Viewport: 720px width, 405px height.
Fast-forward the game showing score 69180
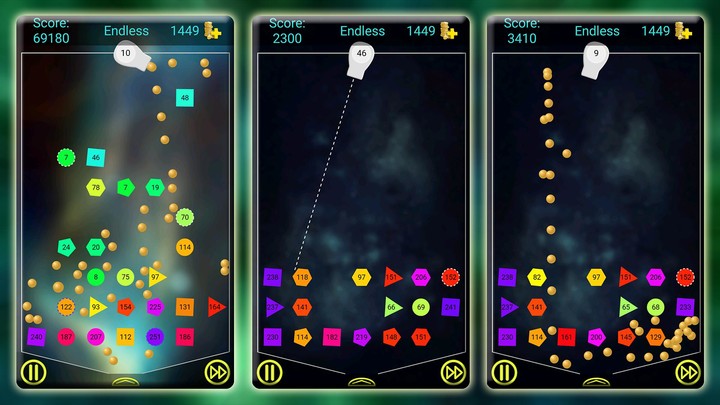pyautogui.click(x=217, y=373)
